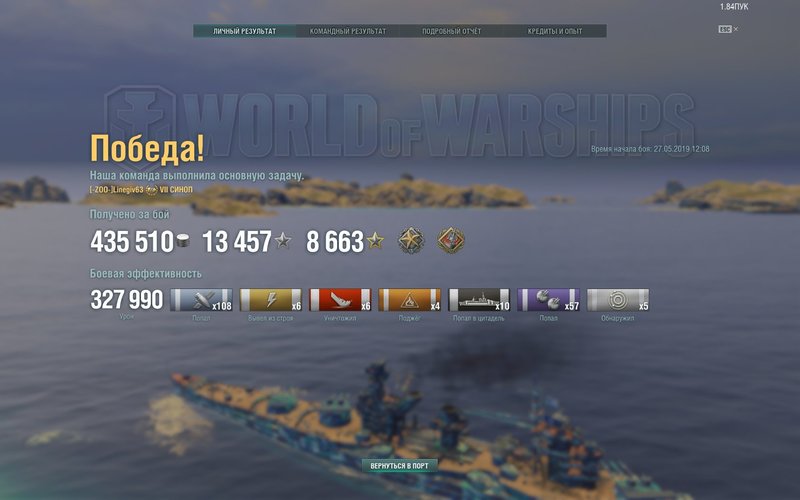Show the Подробный отчёт tab
800x500 pixels.
point(452,31)
